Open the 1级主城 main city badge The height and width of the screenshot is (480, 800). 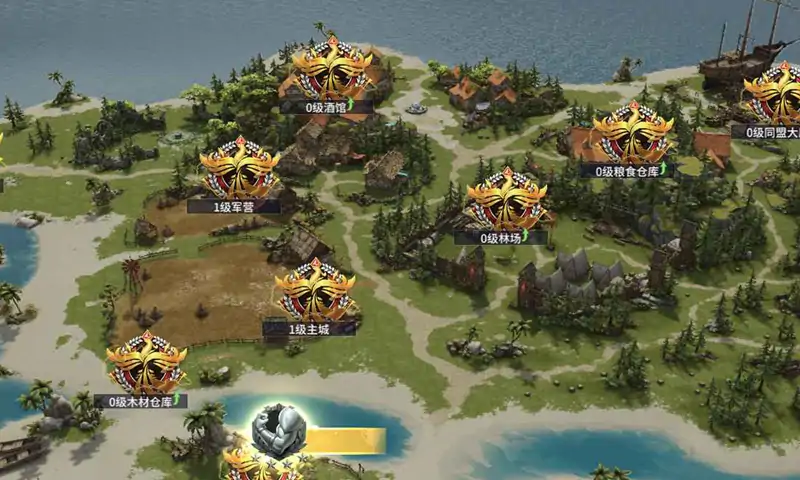pos(316,292)
